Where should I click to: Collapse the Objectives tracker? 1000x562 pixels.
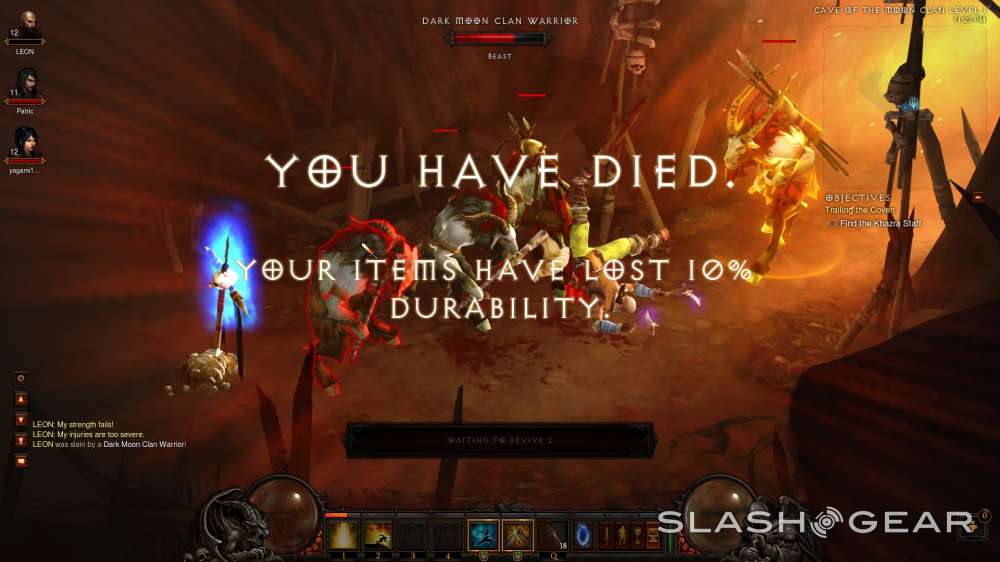(x=977, y=198)
